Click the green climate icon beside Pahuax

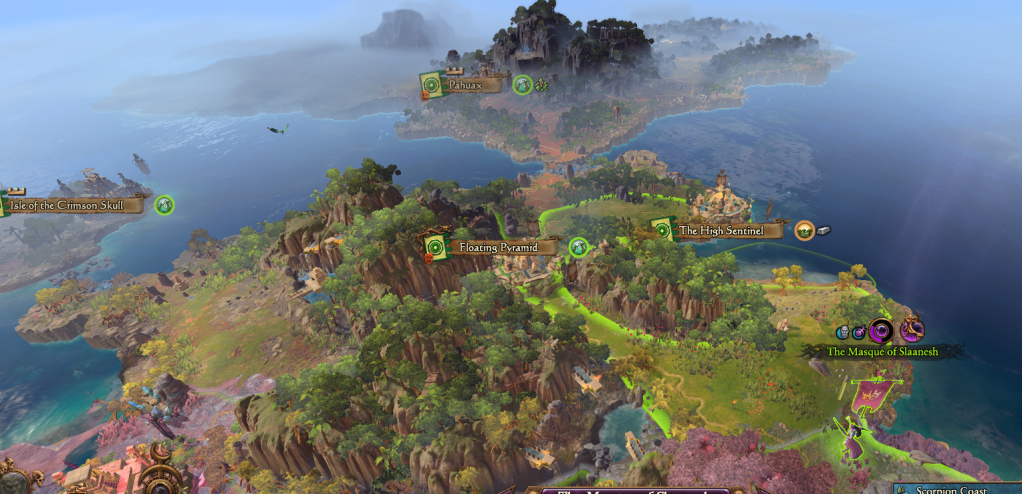(522, 85)
